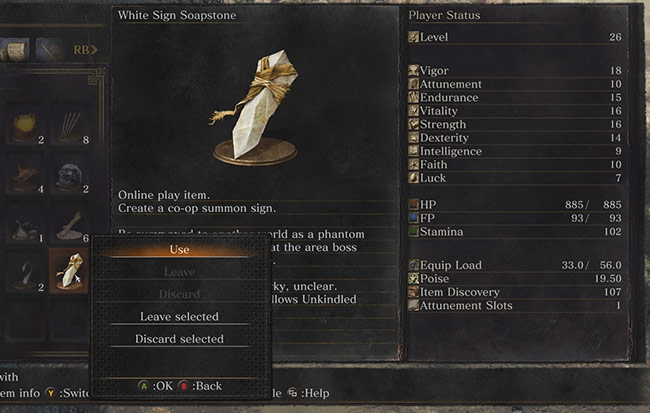
Task: Select the White Sign Soapstone inventory slot
Action: click(71, 270)
